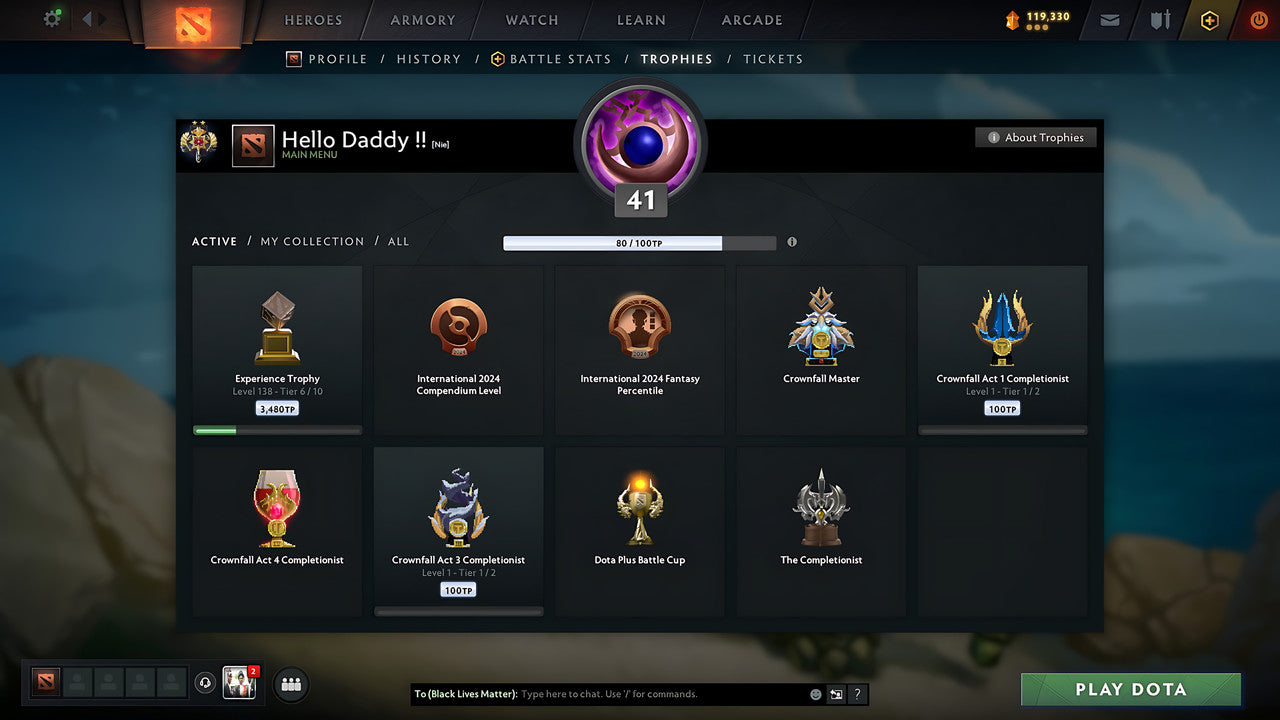1280x720 pixels.
Task: Click the trophy progress info circle
Action: [x=792, y=242]
